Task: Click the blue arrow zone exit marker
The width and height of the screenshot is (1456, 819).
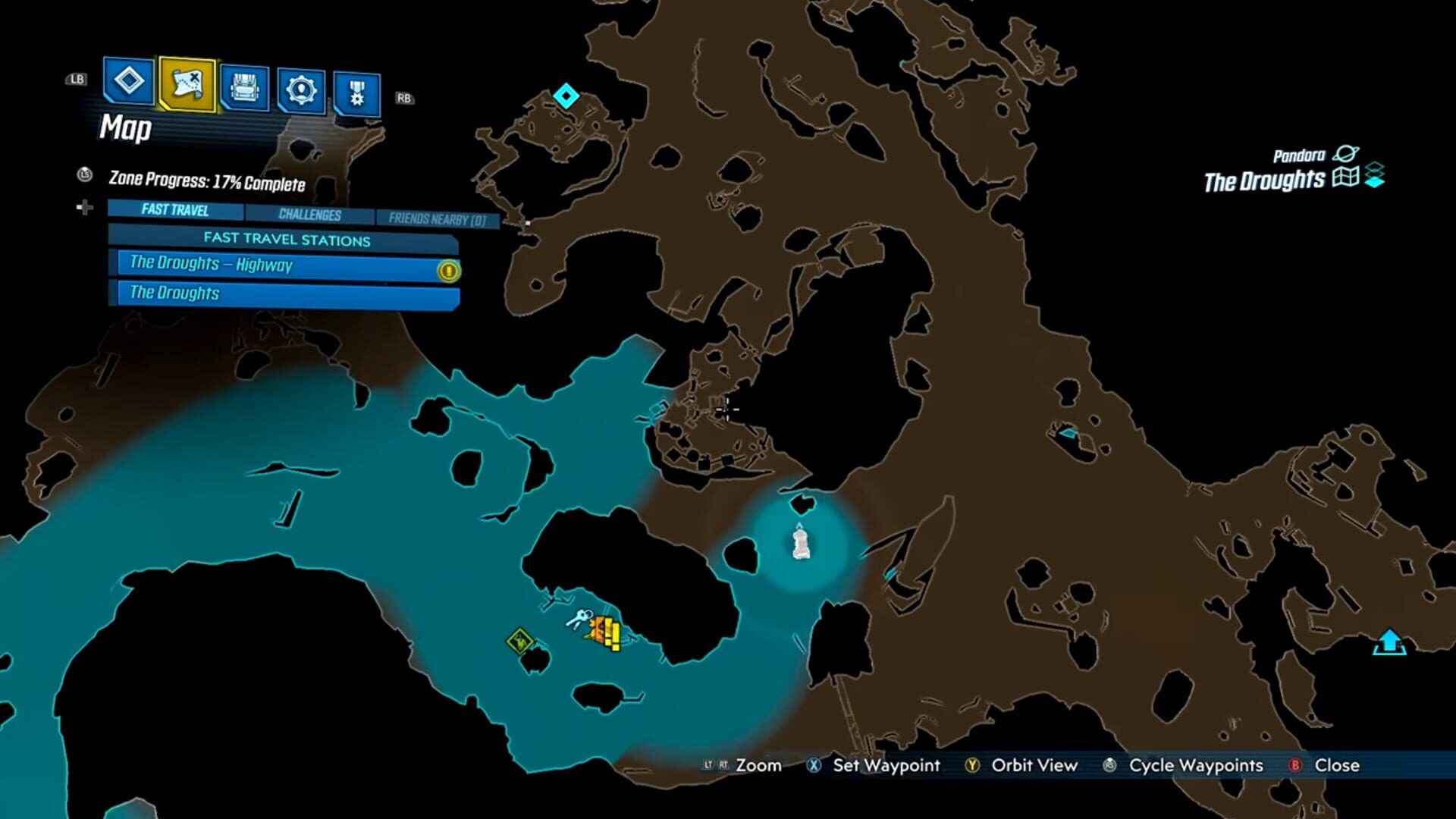Action: tap(1389, 642)
